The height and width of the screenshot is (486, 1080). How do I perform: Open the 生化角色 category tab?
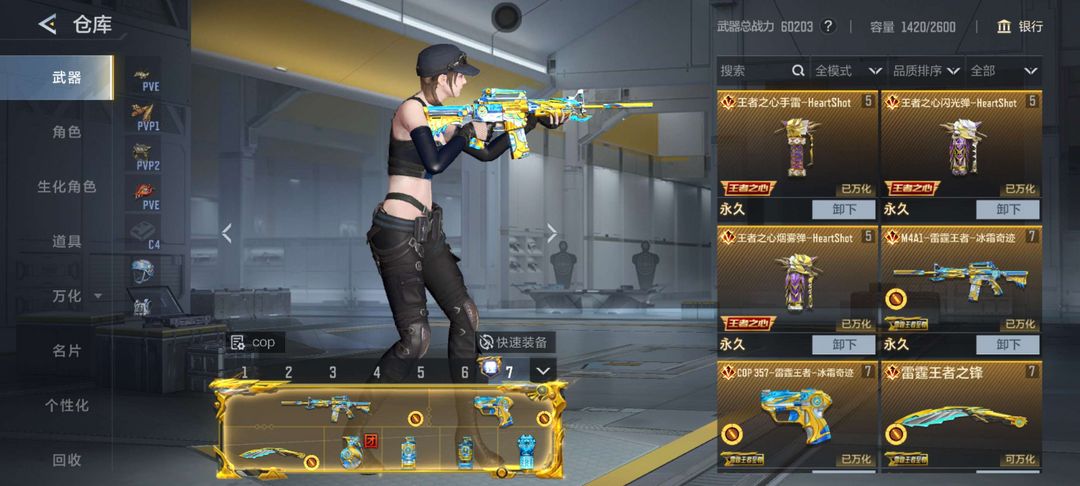(66, 187)
